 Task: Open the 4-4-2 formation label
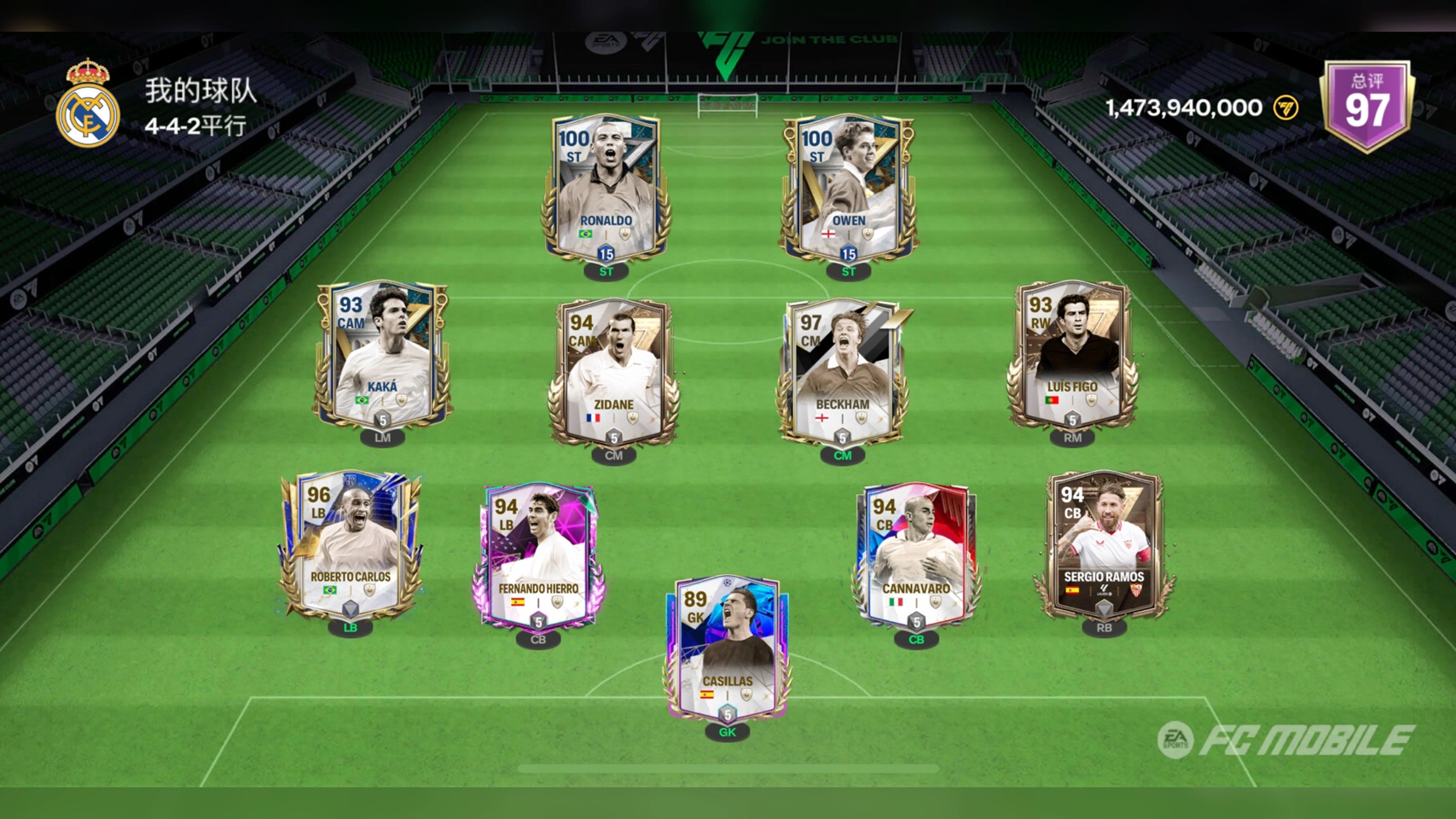[x=195, y=126]
